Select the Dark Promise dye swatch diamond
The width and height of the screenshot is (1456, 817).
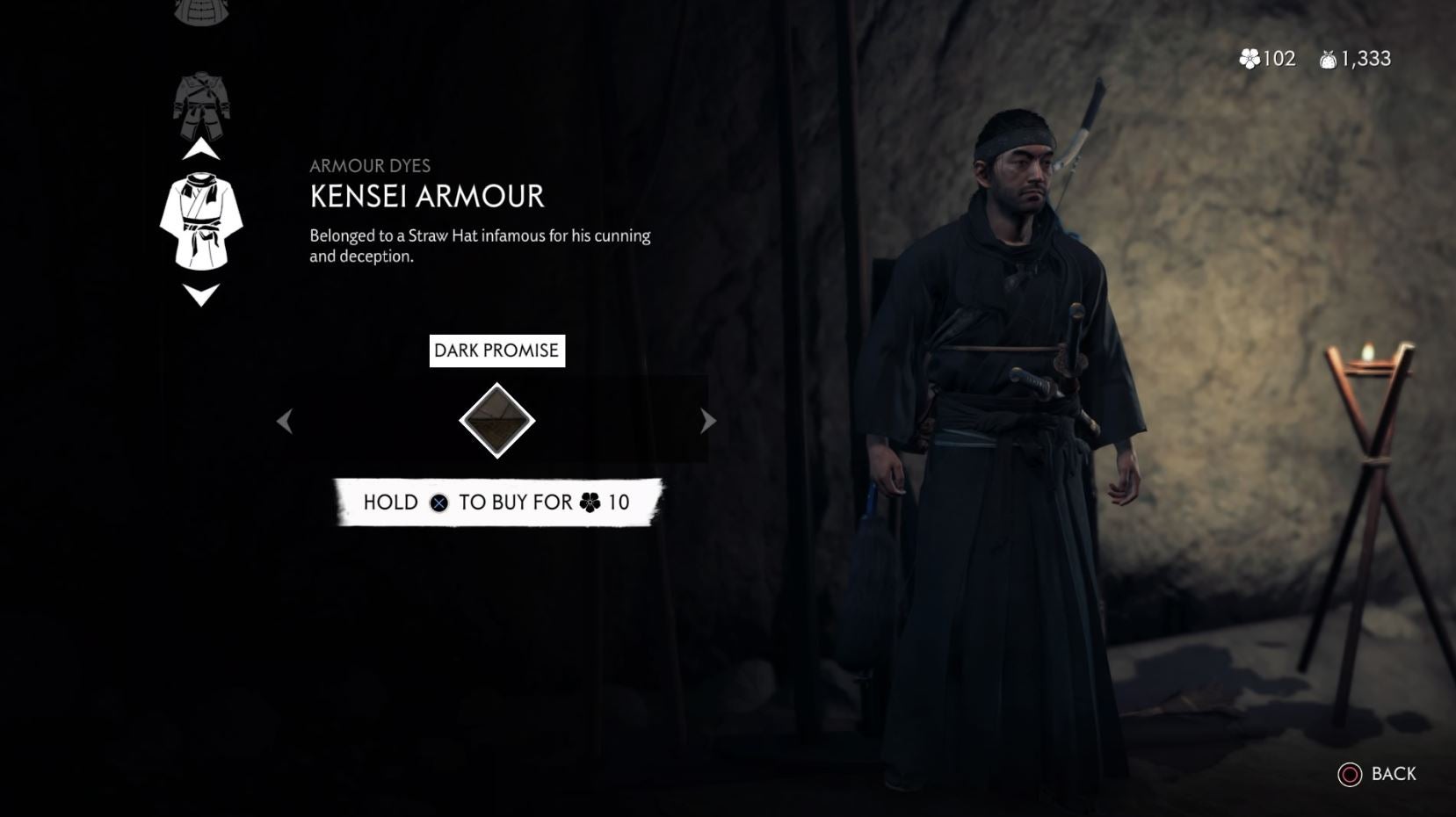point(497,420)
